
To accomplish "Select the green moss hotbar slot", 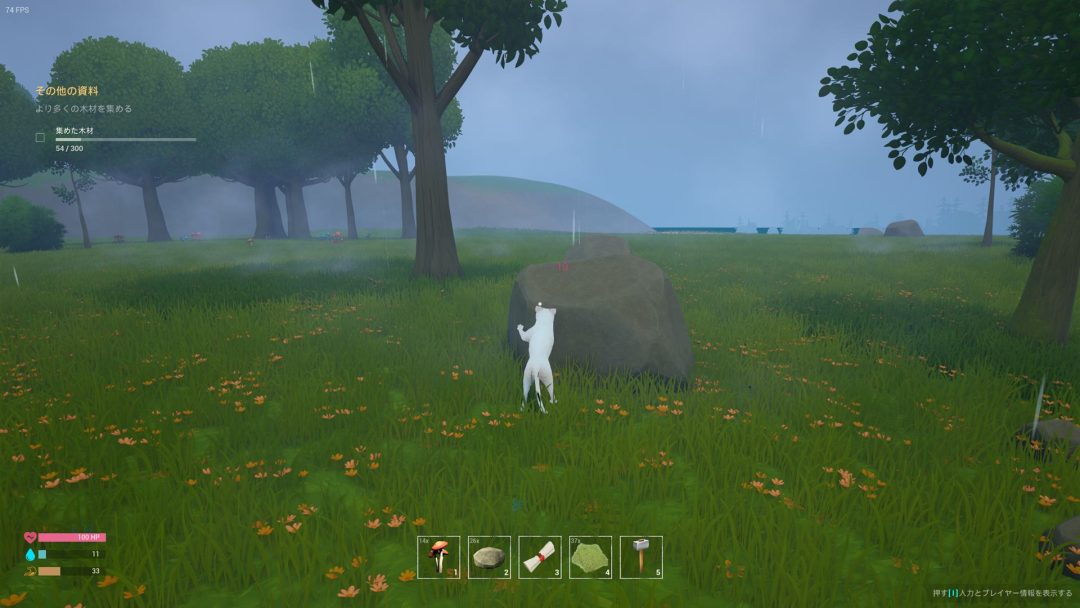I will 590,557.
